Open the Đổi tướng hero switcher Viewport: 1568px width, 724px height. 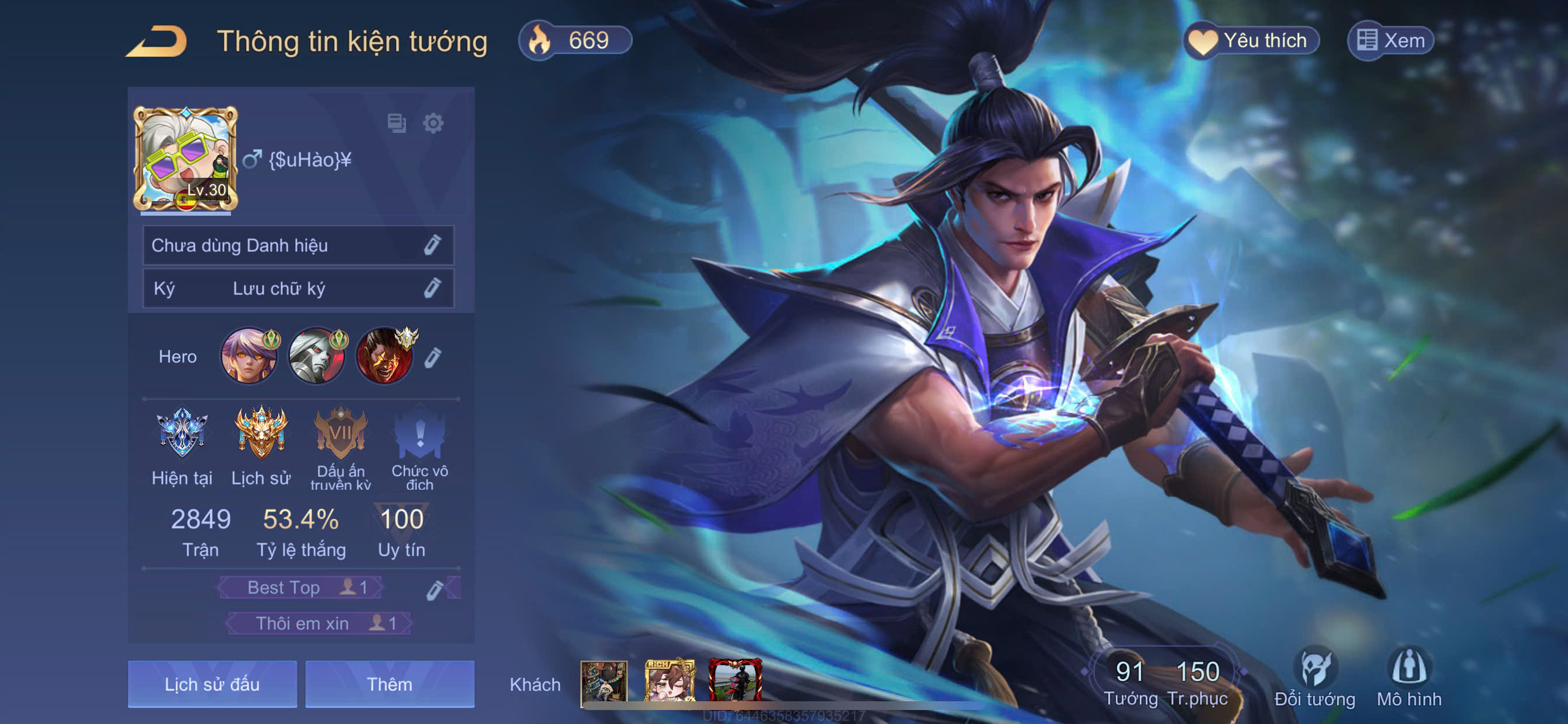click(1315, 676)
